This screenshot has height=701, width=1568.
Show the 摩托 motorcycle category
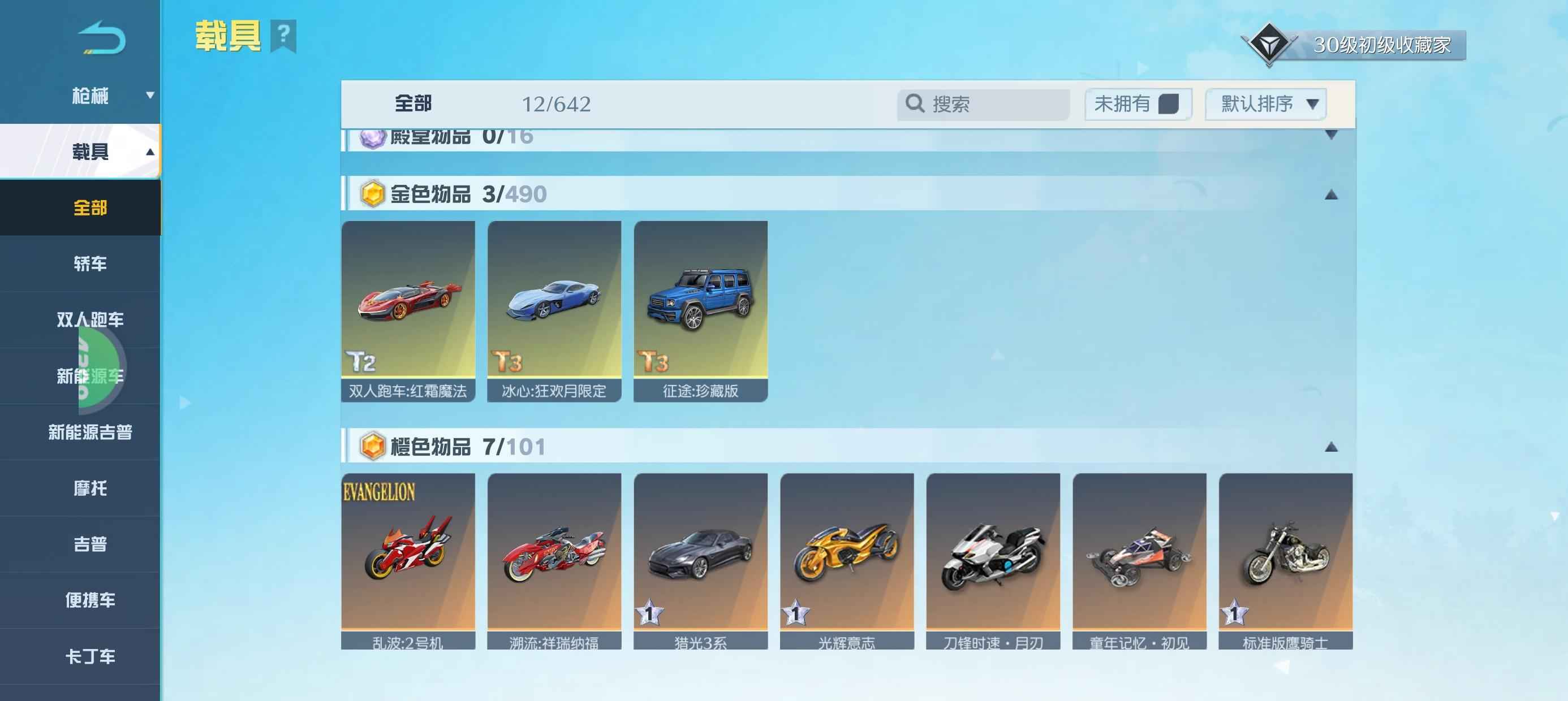click(x=90, y=488)
